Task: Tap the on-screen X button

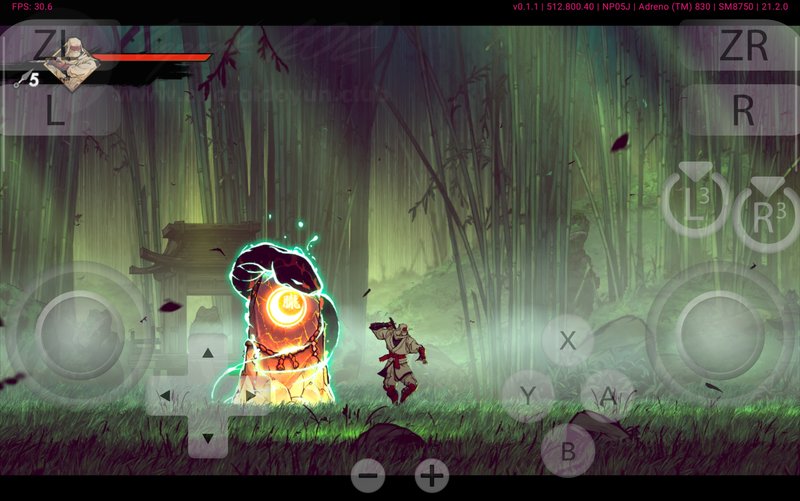Action: [x=568, y=340]
